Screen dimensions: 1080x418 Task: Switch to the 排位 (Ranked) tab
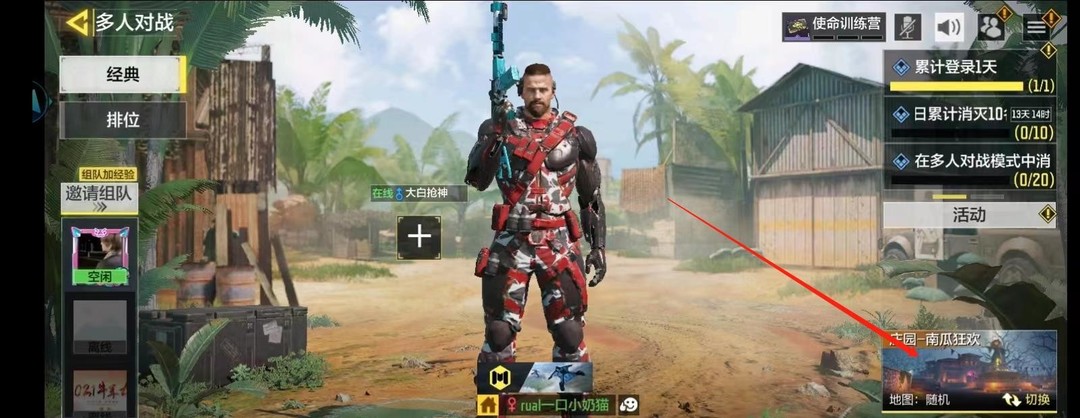[x=123, y=121]
